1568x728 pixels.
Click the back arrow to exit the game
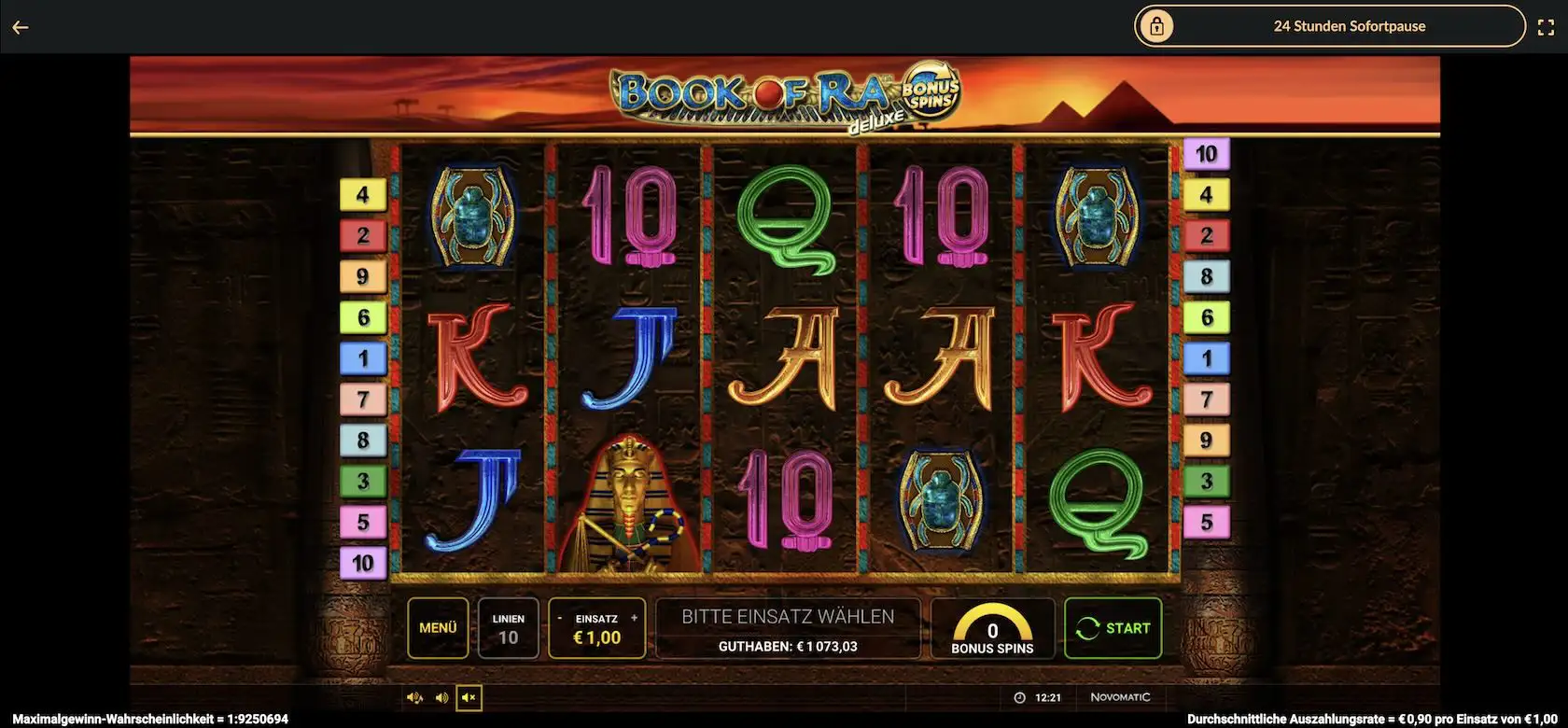tap(20, 25)
